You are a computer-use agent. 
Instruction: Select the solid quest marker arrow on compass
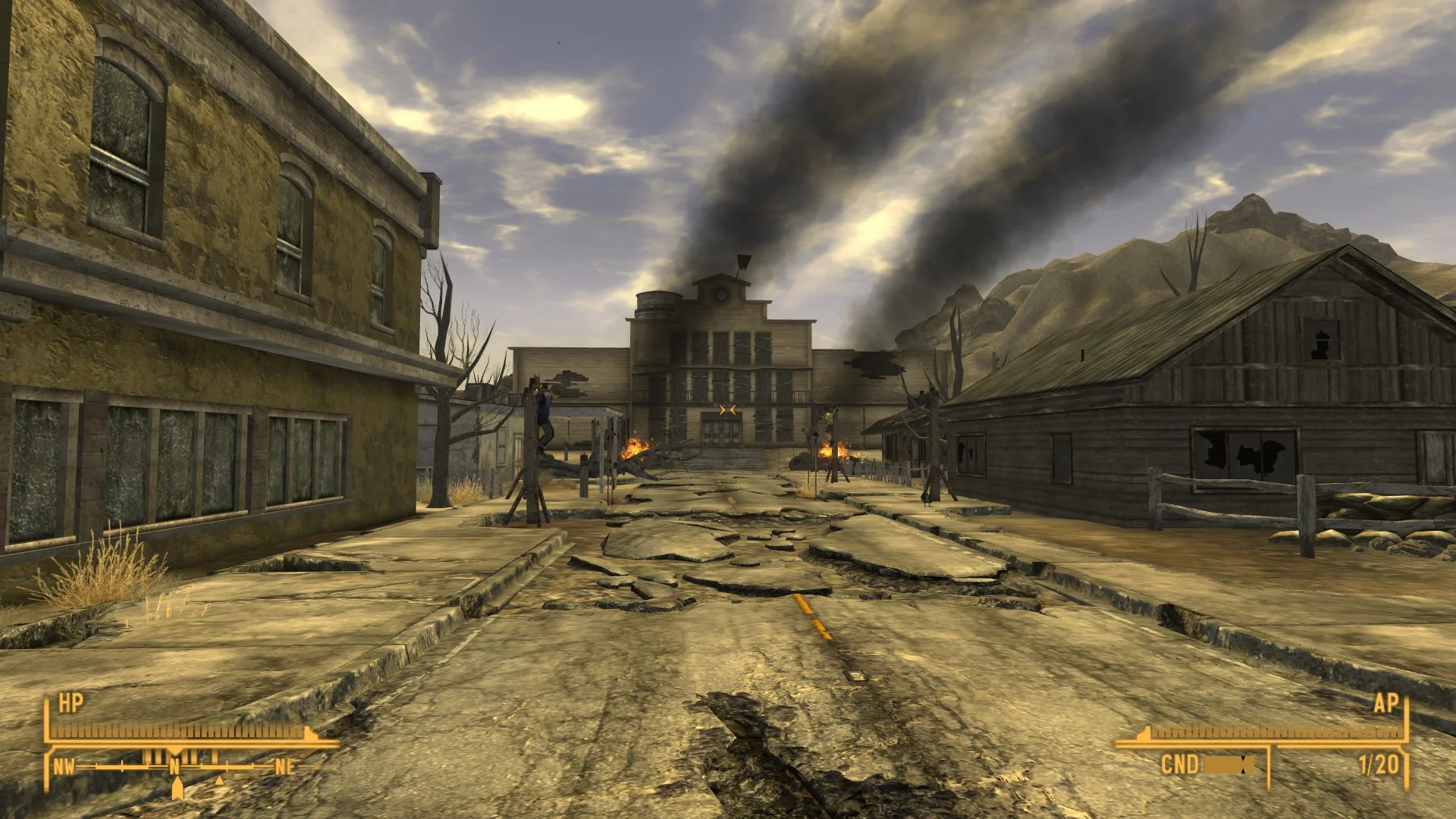(177, 789)
